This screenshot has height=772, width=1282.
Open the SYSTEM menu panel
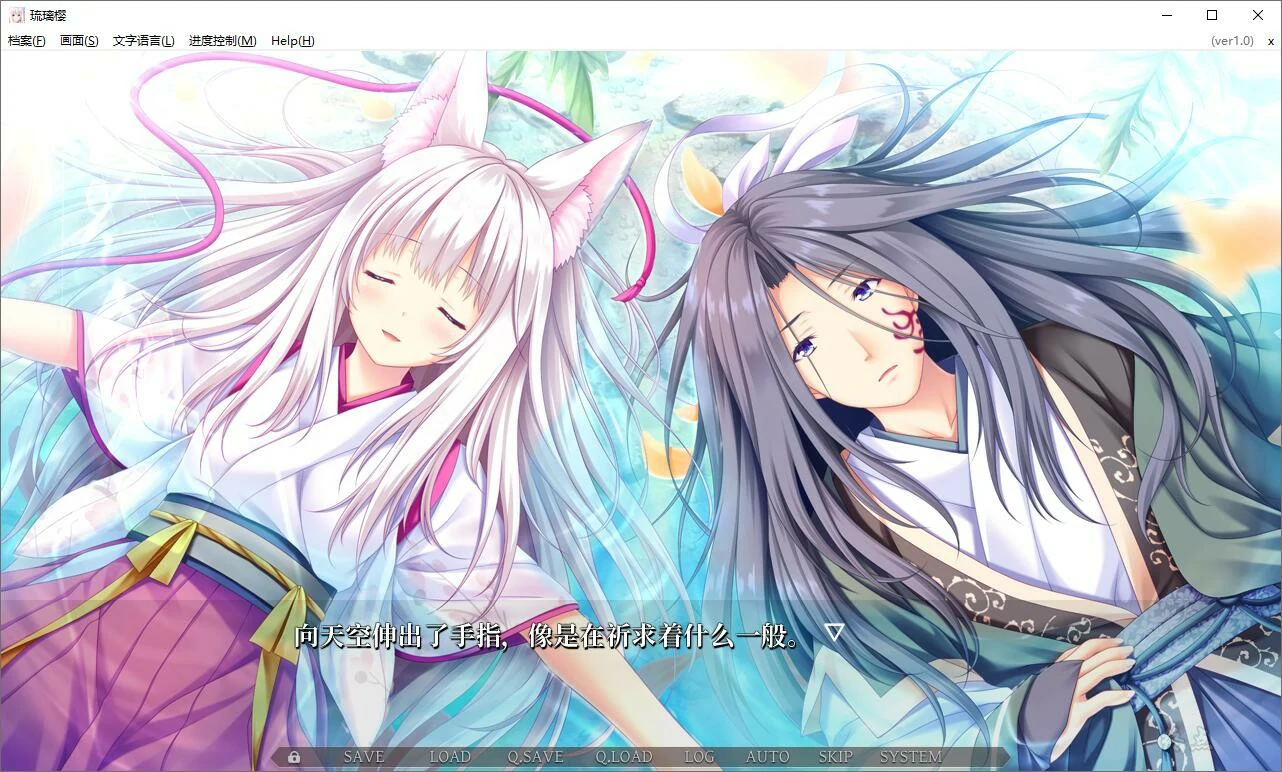pos(911,757)
